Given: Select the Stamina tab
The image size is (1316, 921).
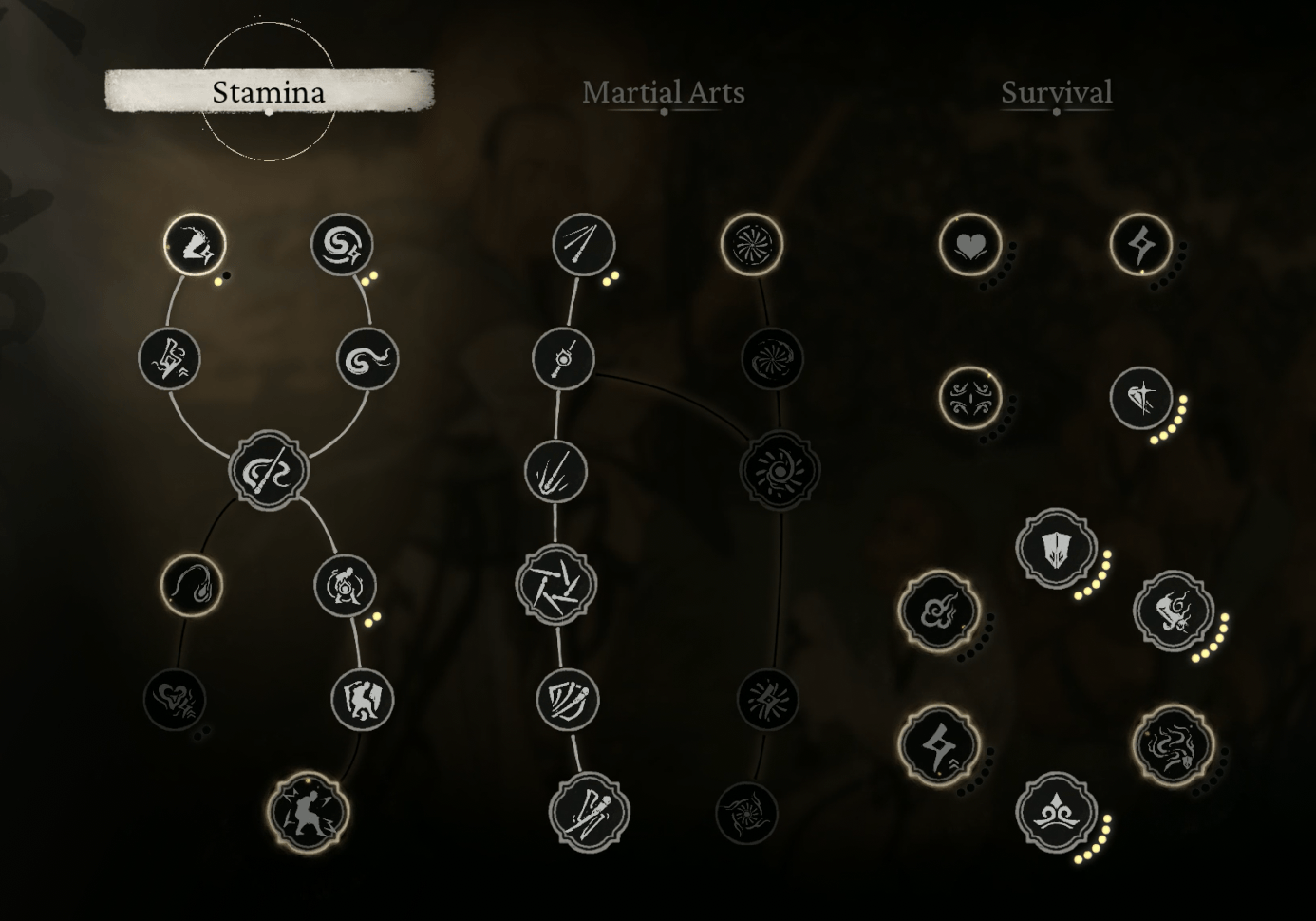Looking at the screenshot, I should 269,91.
